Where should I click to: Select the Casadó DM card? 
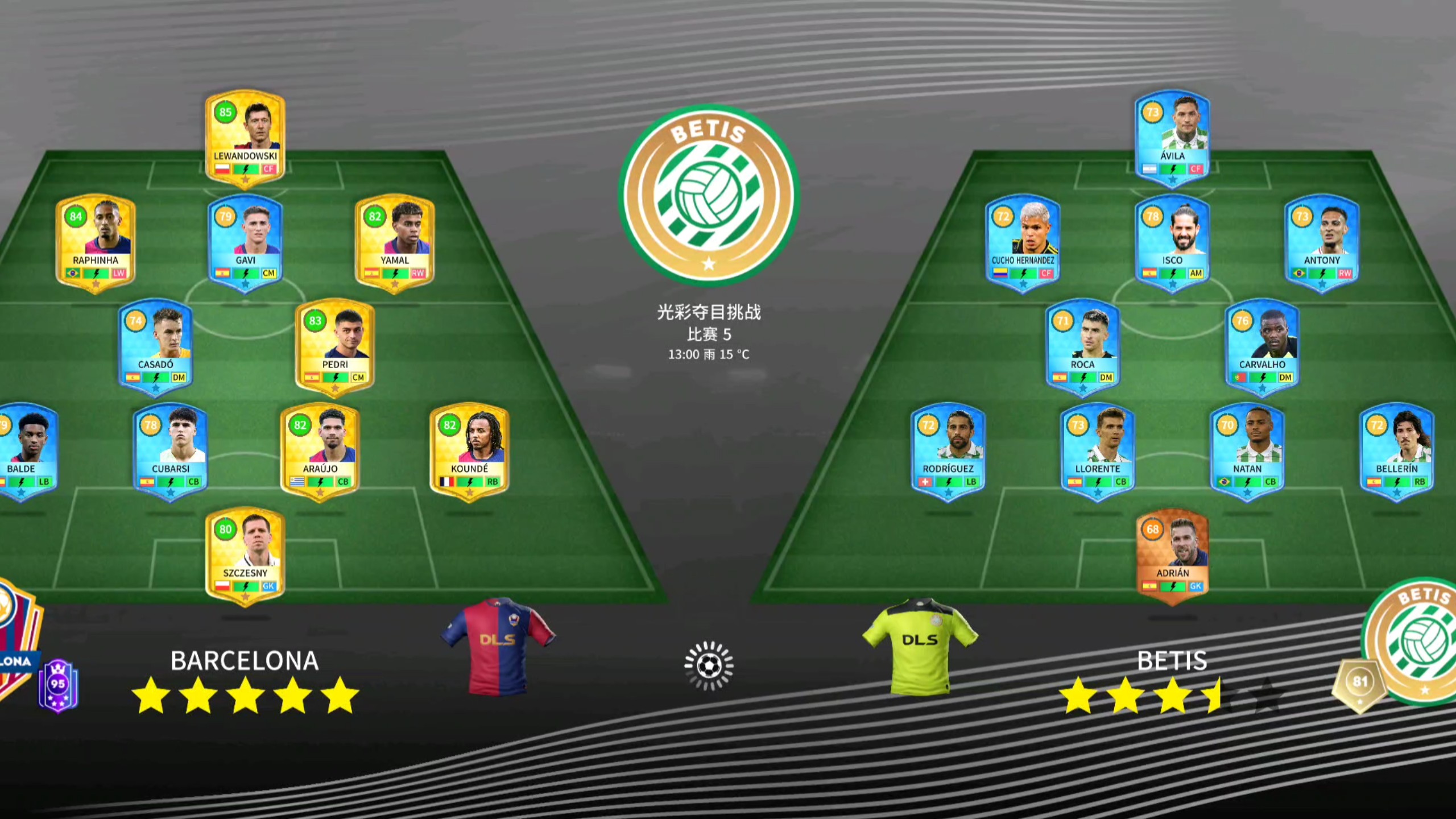(155, 346)
